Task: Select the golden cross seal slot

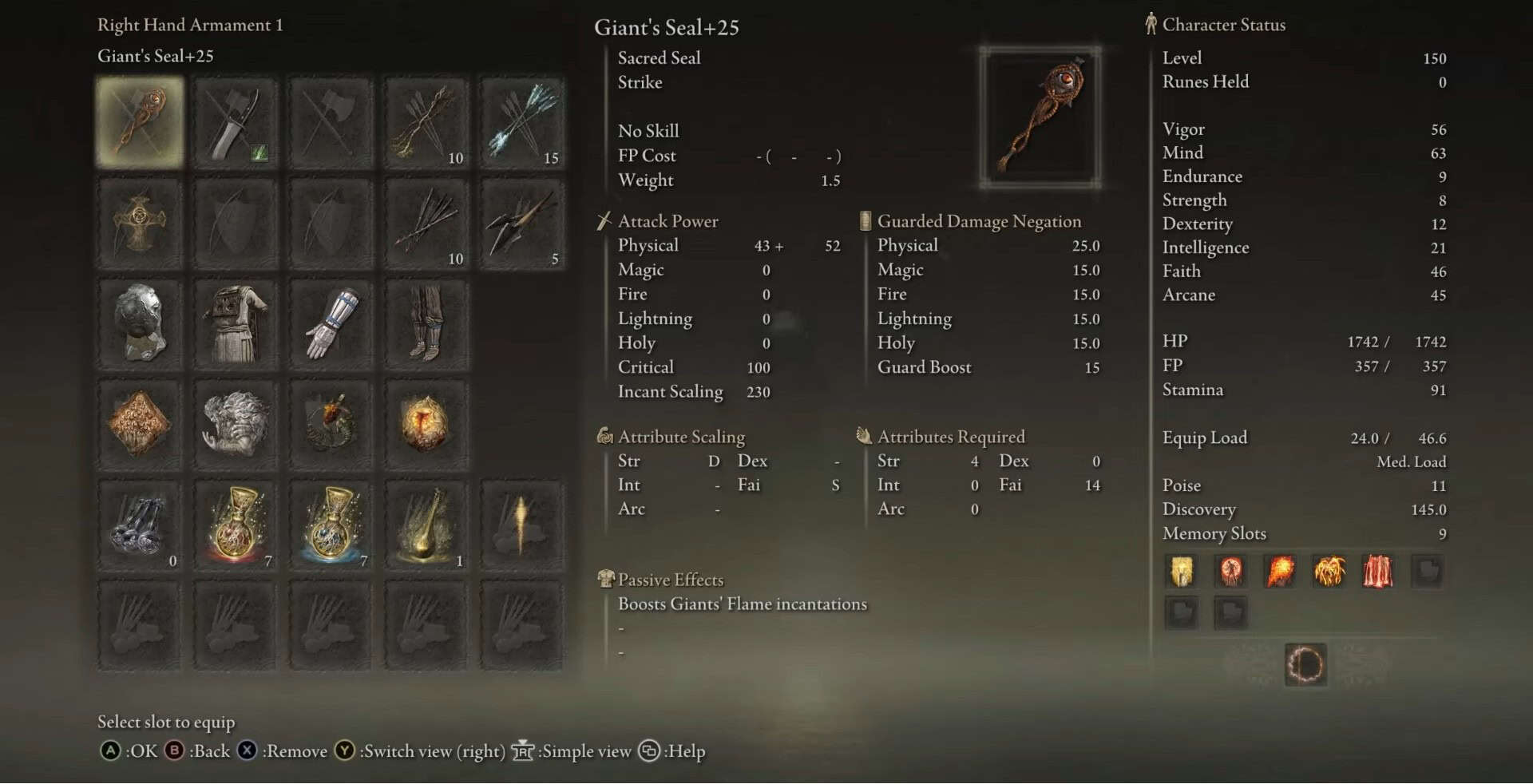Action: coord(140,223)
